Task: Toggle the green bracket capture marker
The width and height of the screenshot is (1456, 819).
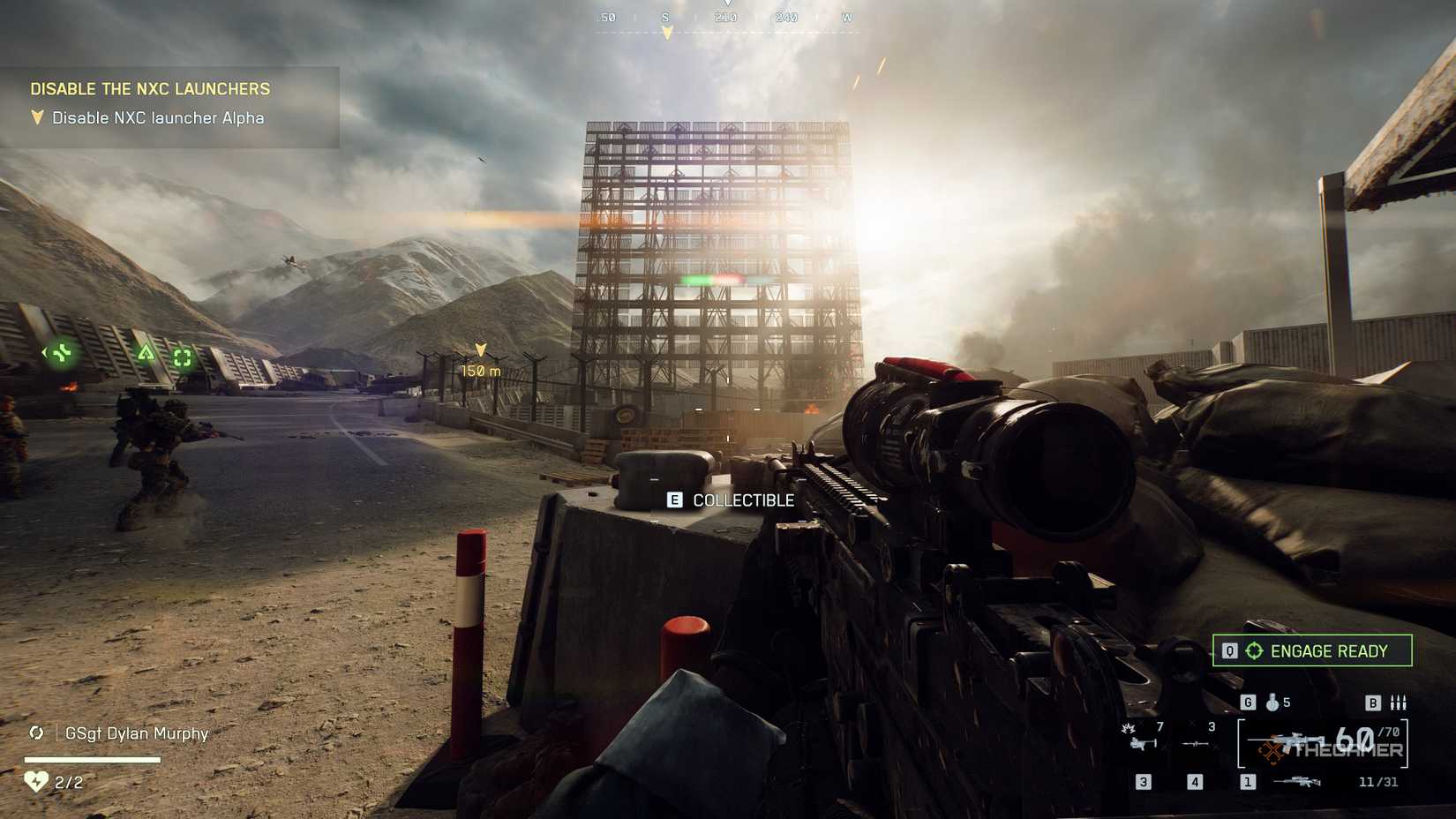Action: pyautogui.click(x=182, y=357)
